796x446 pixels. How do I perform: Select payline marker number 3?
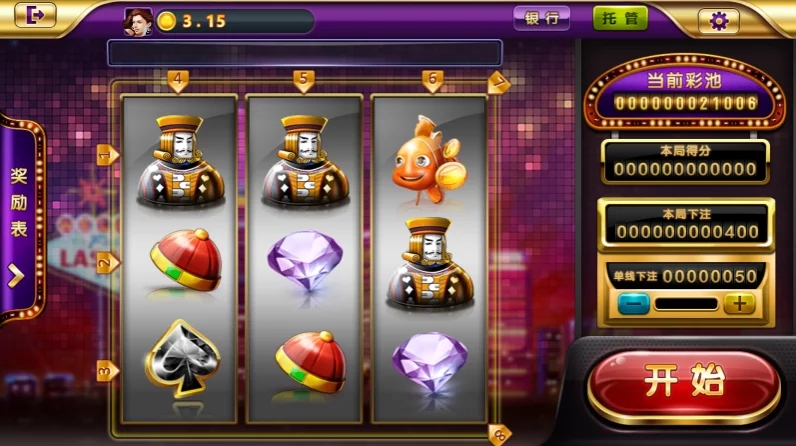pos(106,370)
